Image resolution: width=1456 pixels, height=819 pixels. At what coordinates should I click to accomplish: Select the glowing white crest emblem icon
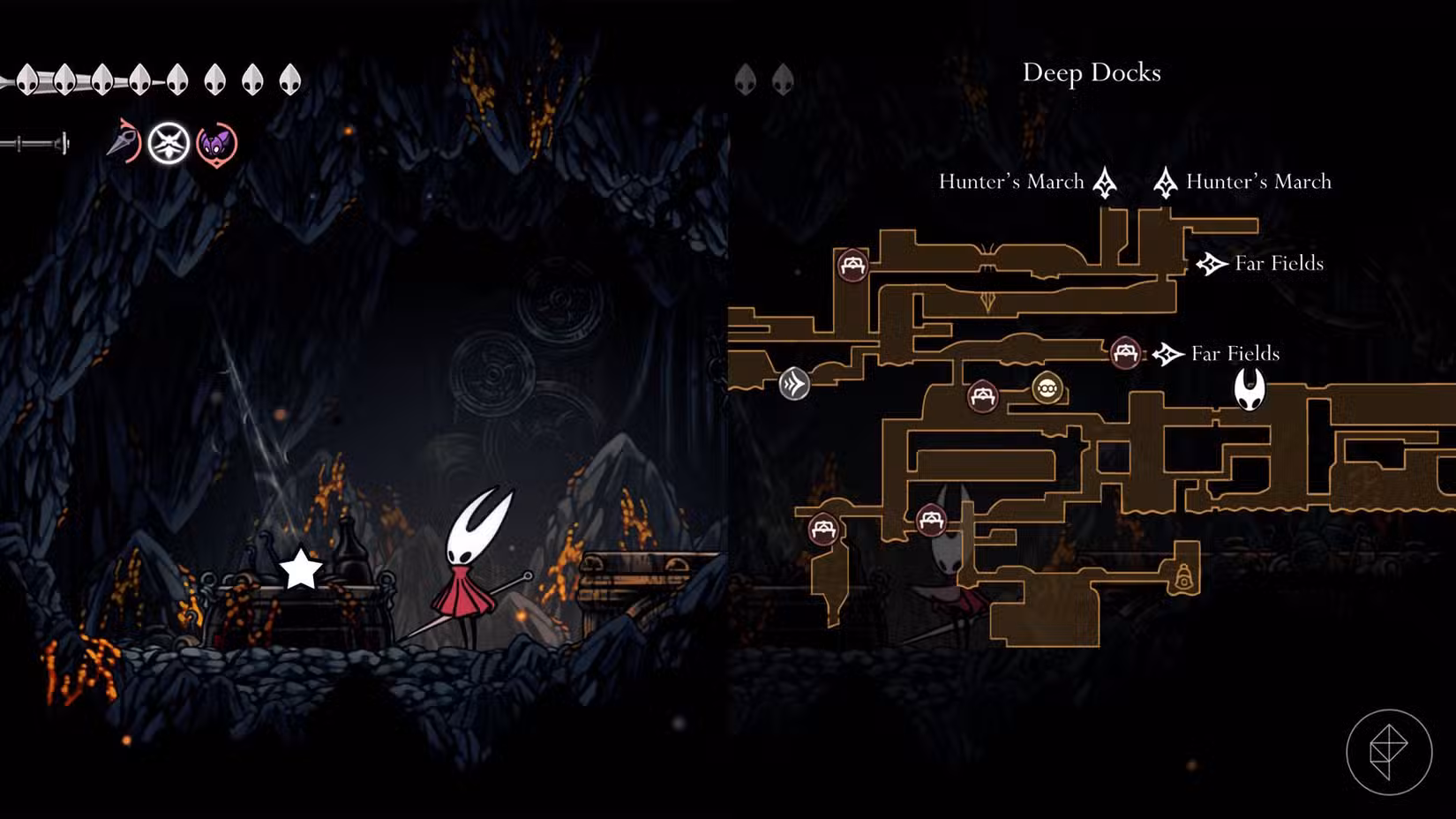(169, 143)
